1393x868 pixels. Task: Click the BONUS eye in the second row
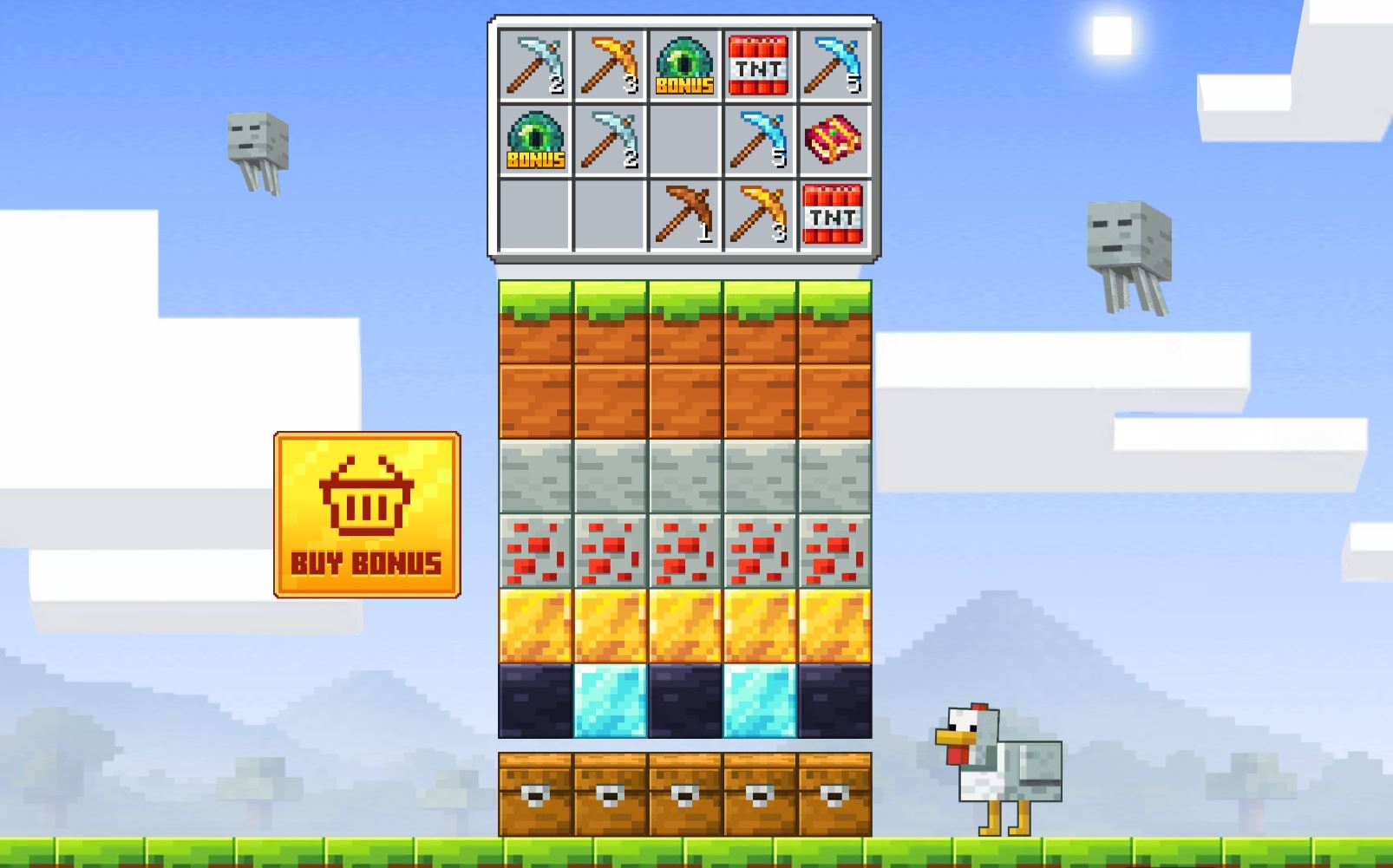point(535,139)
